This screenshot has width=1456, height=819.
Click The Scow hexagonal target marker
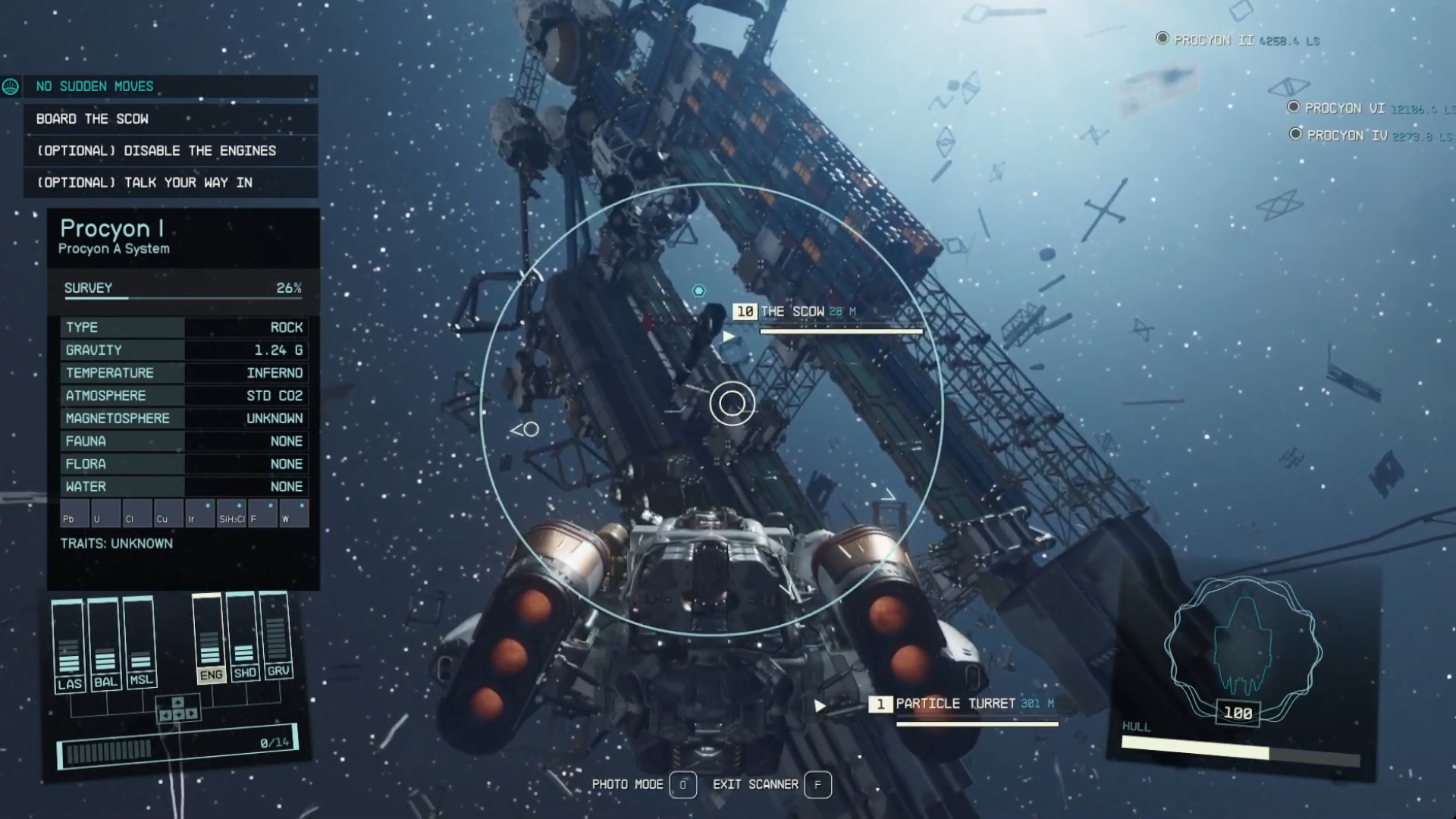click(698, 290)
